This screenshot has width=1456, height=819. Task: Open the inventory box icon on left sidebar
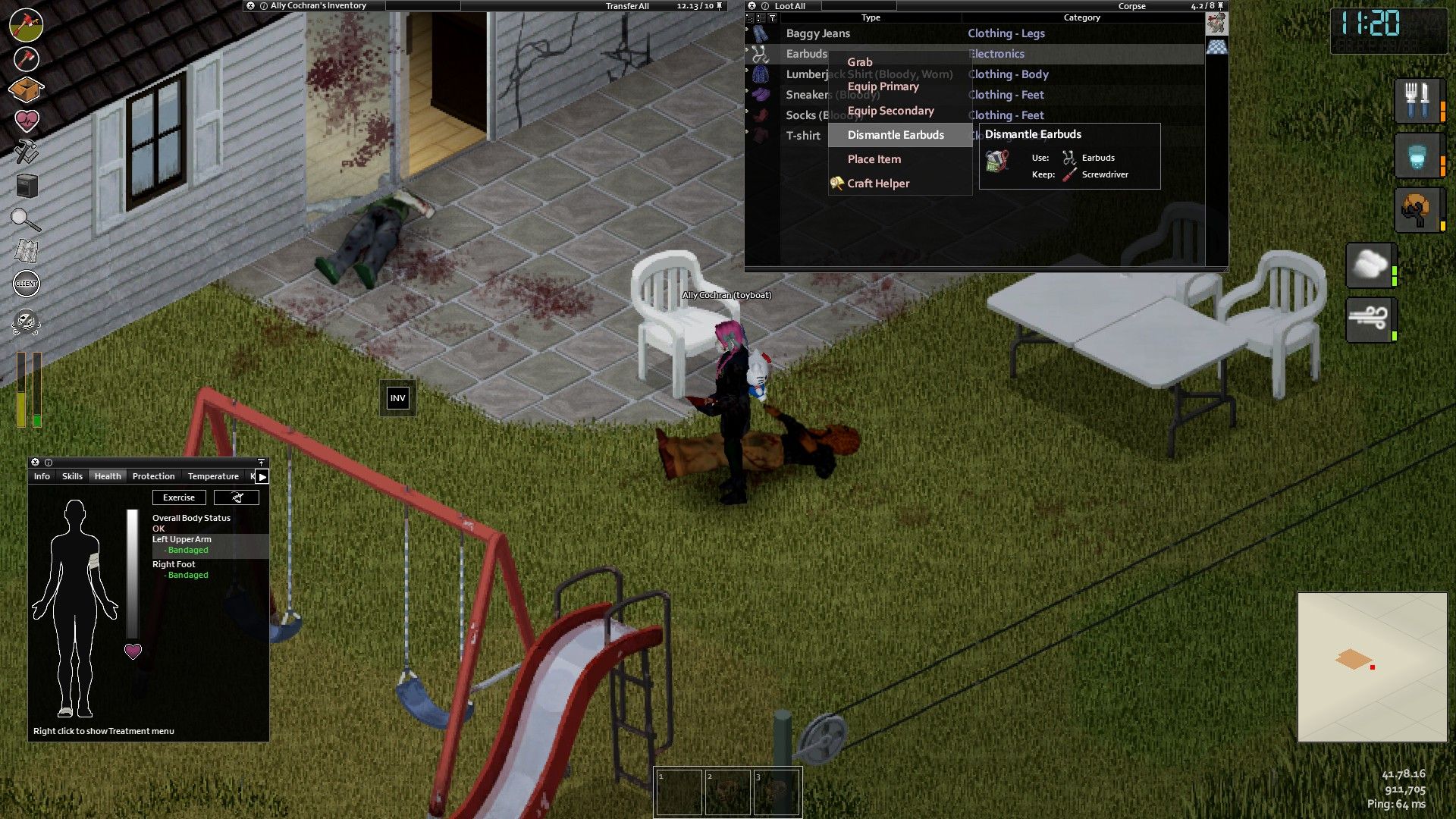click(26, 87)
